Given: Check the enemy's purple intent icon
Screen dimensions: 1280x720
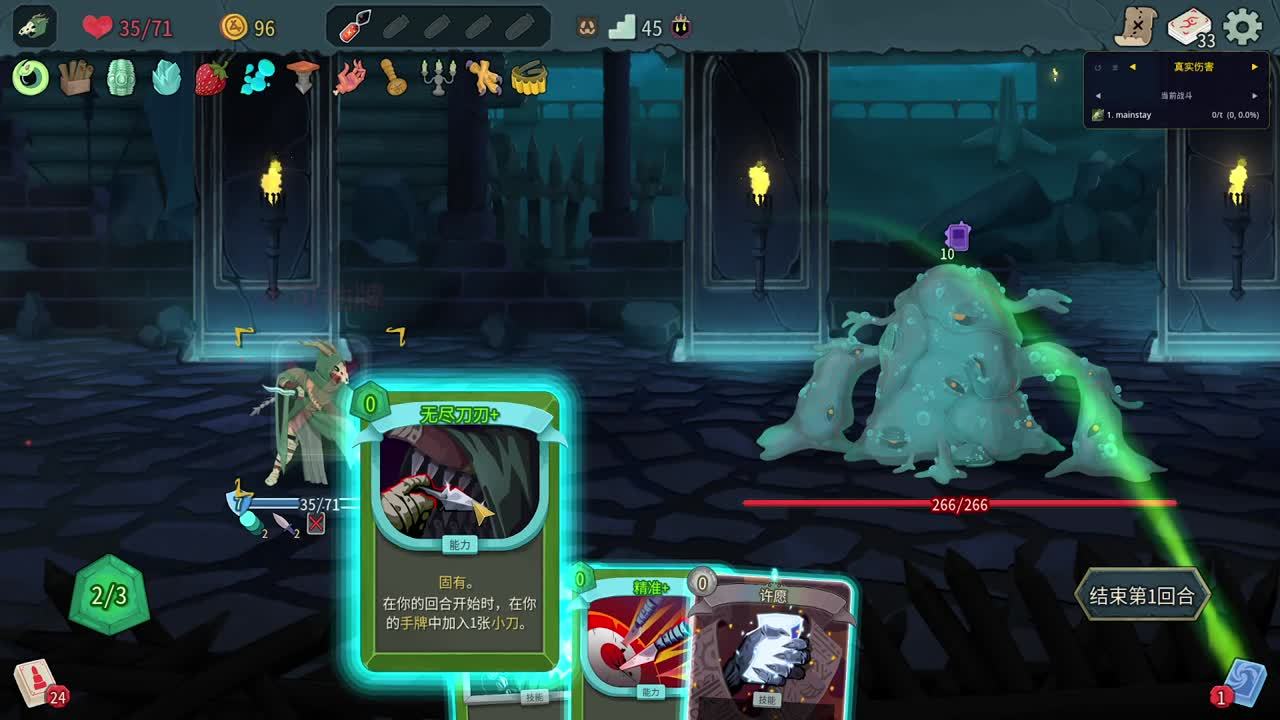Looking at the screenshot, I should click(958, 236).
